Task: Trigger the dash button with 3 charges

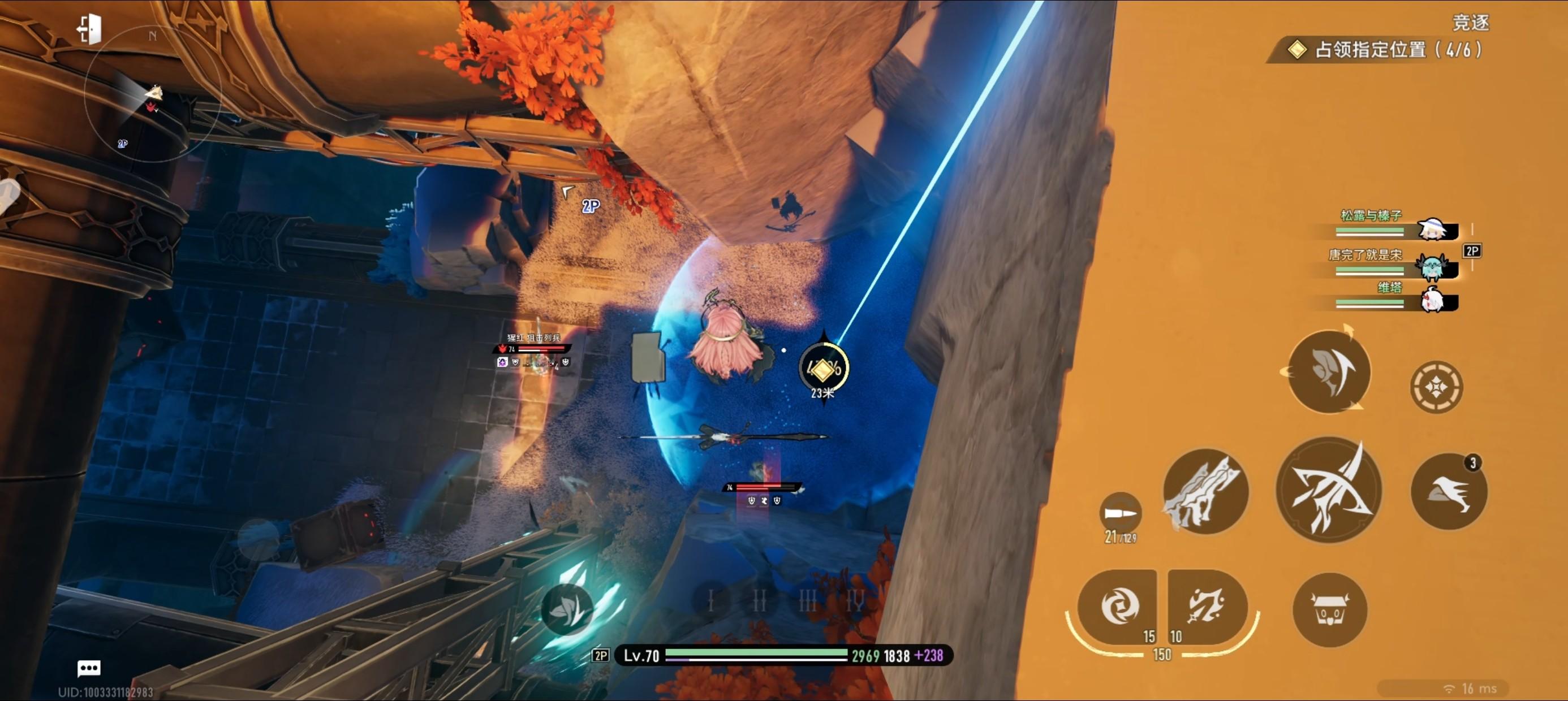Action: (1449, 492)
